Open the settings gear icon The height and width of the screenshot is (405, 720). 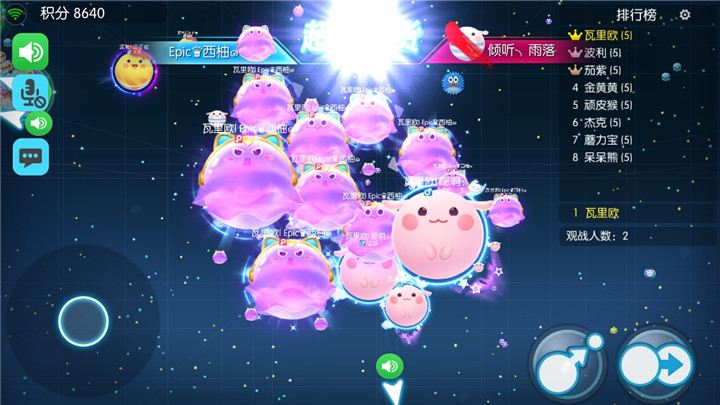click(685, 14)
